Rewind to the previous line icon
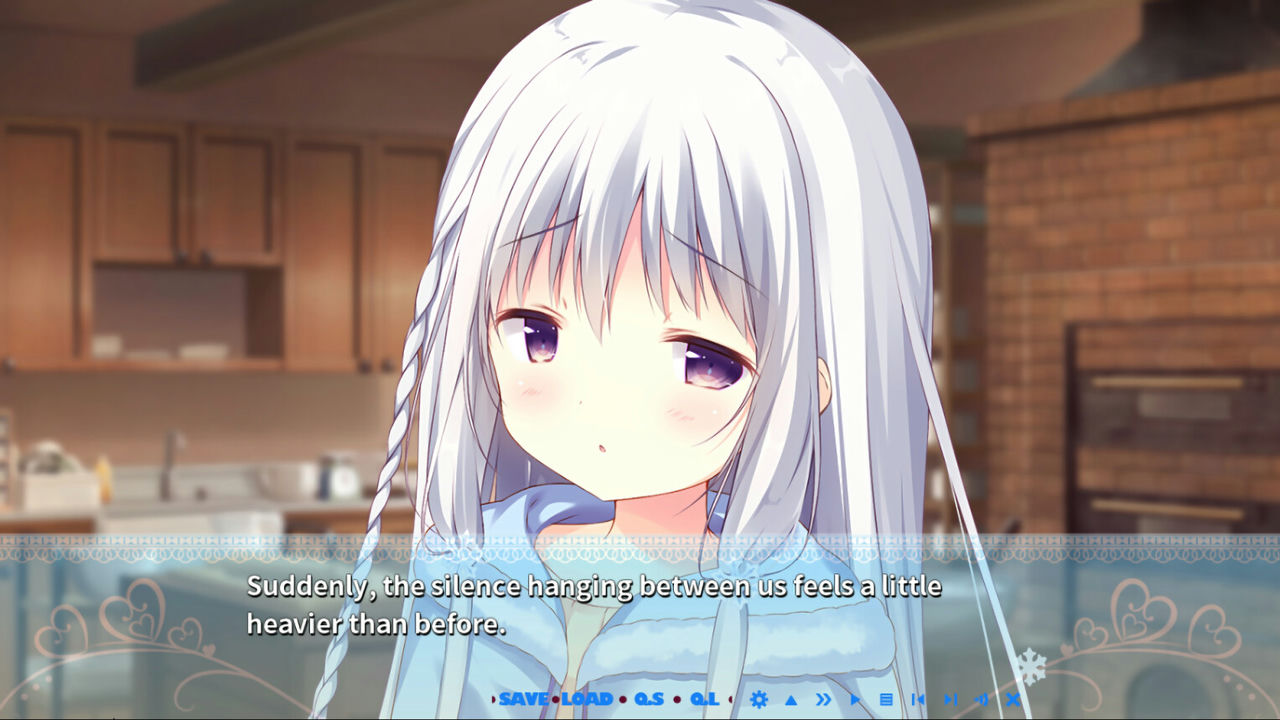Viewport: 1280px width, 720px height. click(x=918, y=699)
